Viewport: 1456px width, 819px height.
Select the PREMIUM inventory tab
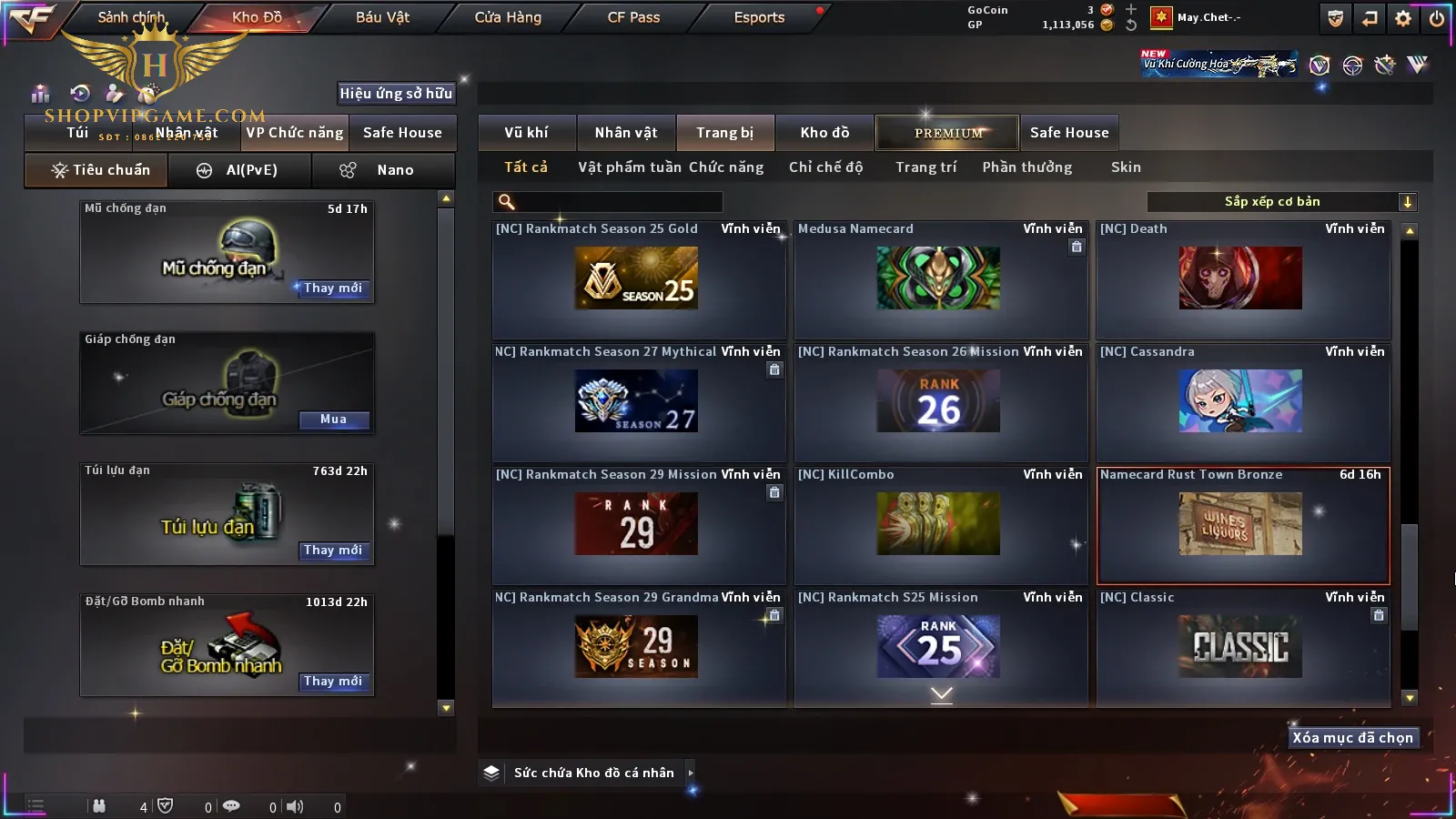947,133
